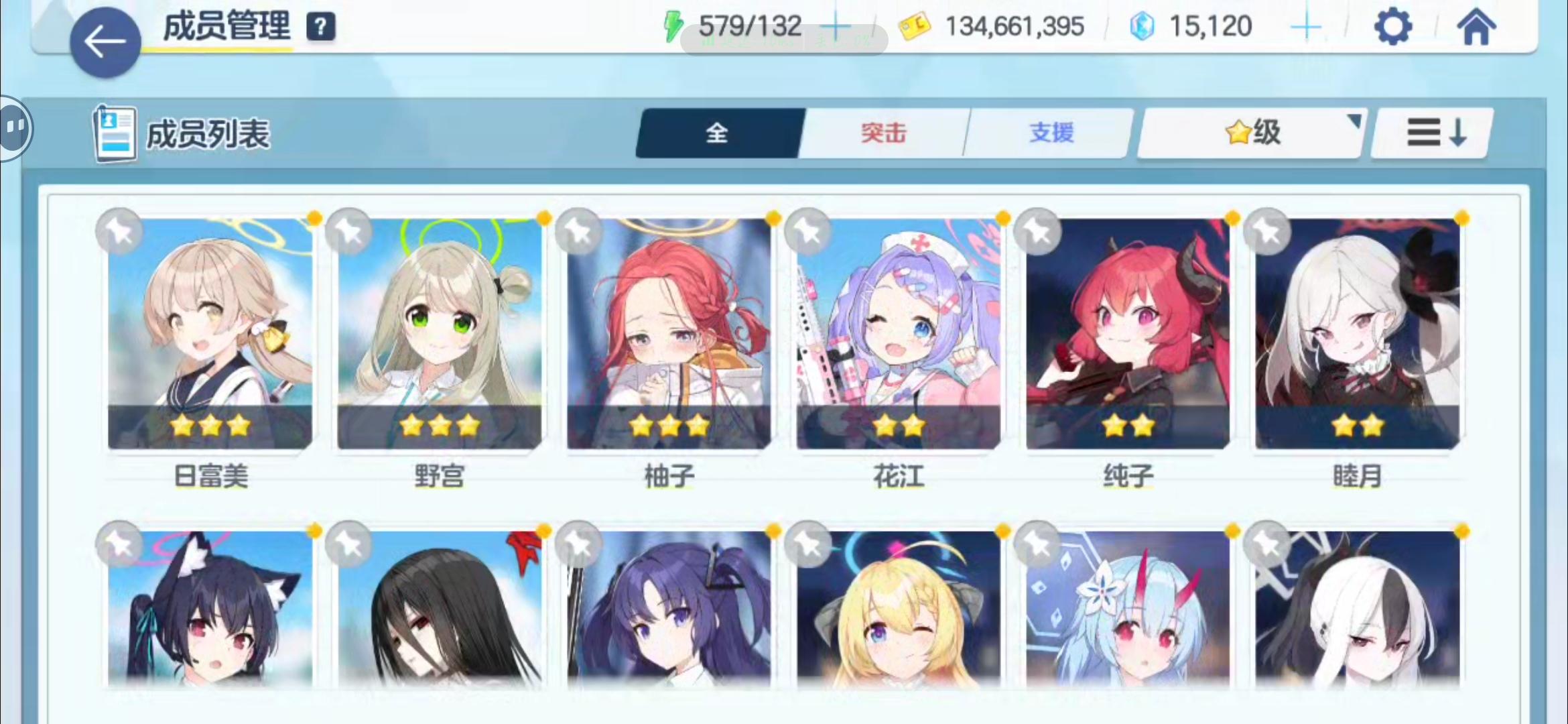Return to home screen via house icon
Image resolution: width=1568 pixels, height=724 pixels.
point(1476,27)
